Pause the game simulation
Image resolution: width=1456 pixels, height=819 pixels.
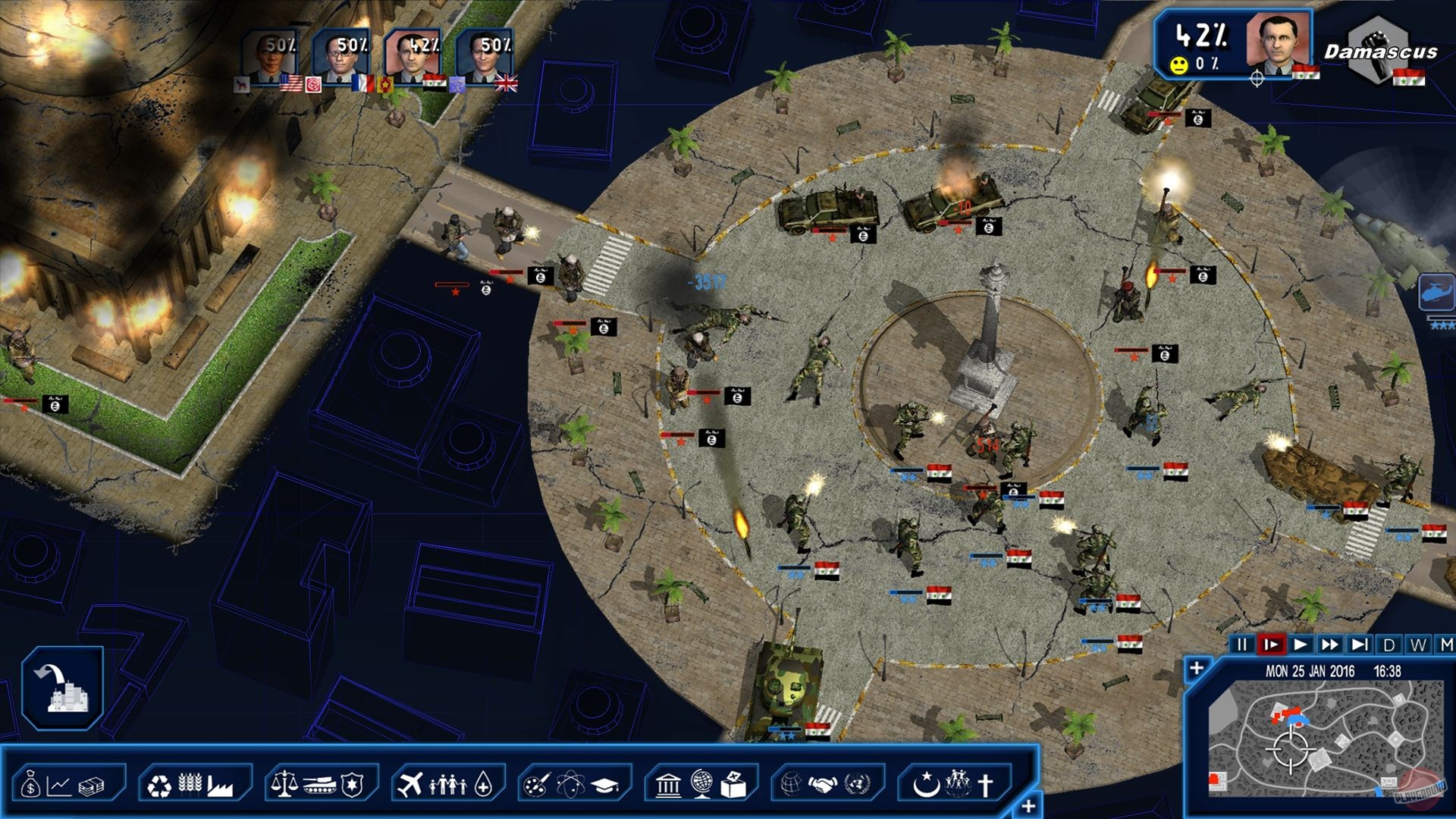(x=1242, y=645)
